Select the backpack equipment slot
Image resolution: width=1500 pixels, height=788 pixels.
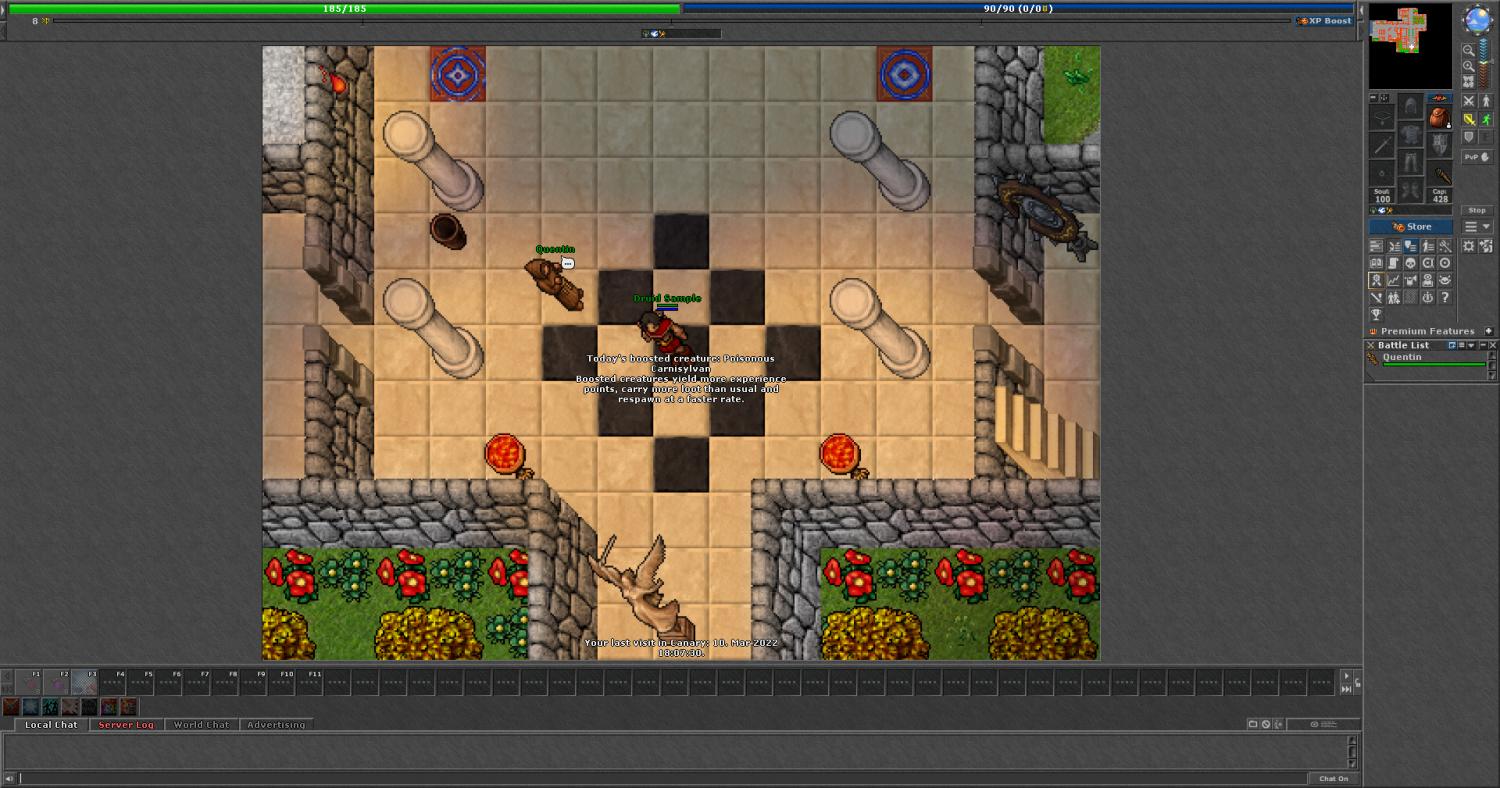[1439, 118]
